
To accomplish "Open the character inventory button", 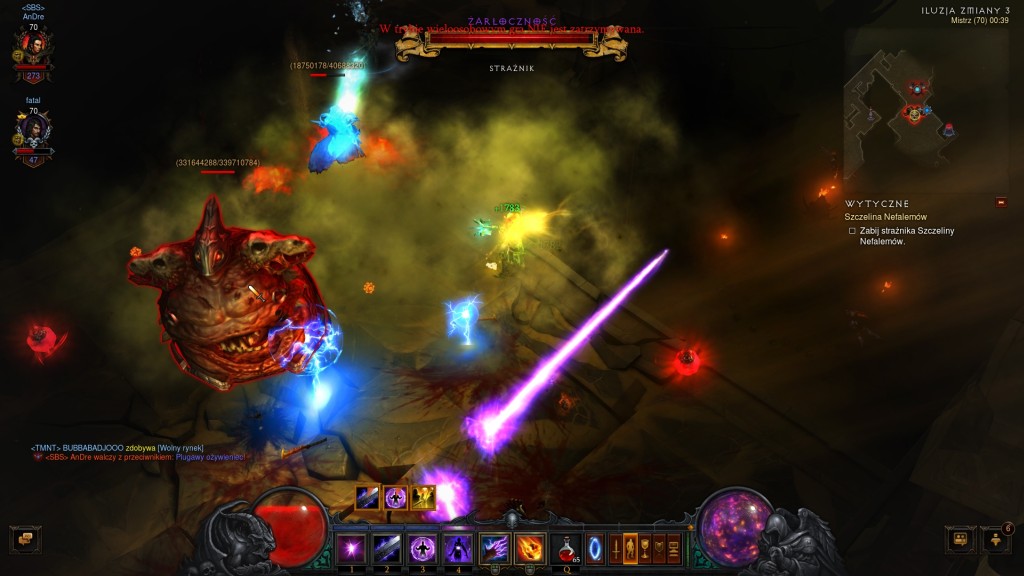I will [630, 549].
